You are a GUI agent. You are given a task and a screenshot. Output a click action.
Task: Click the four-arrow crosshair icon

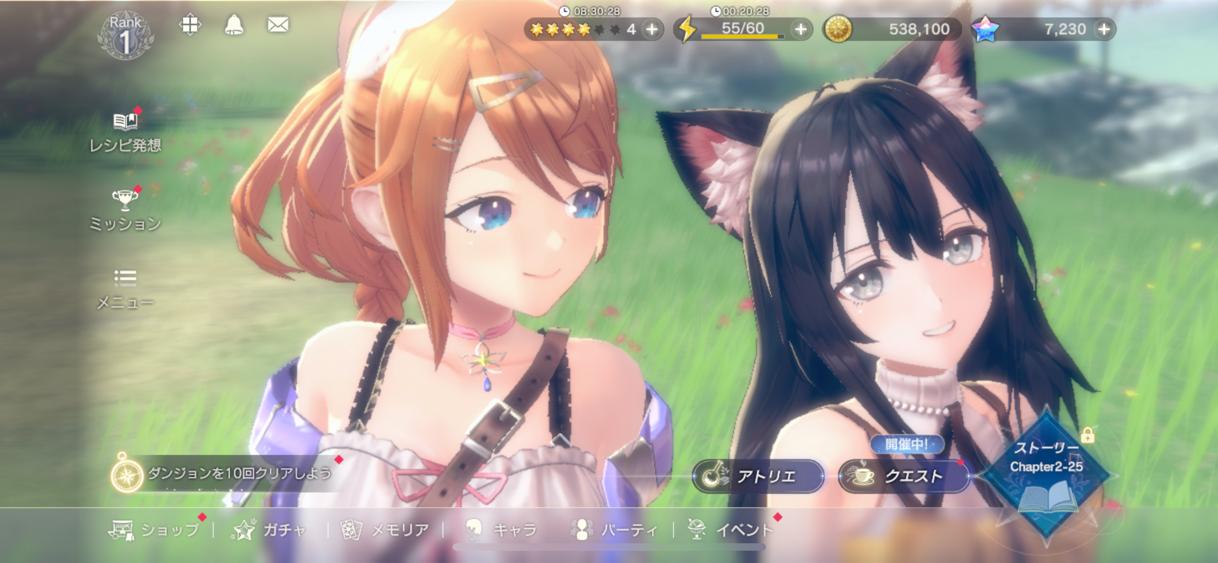190,25
